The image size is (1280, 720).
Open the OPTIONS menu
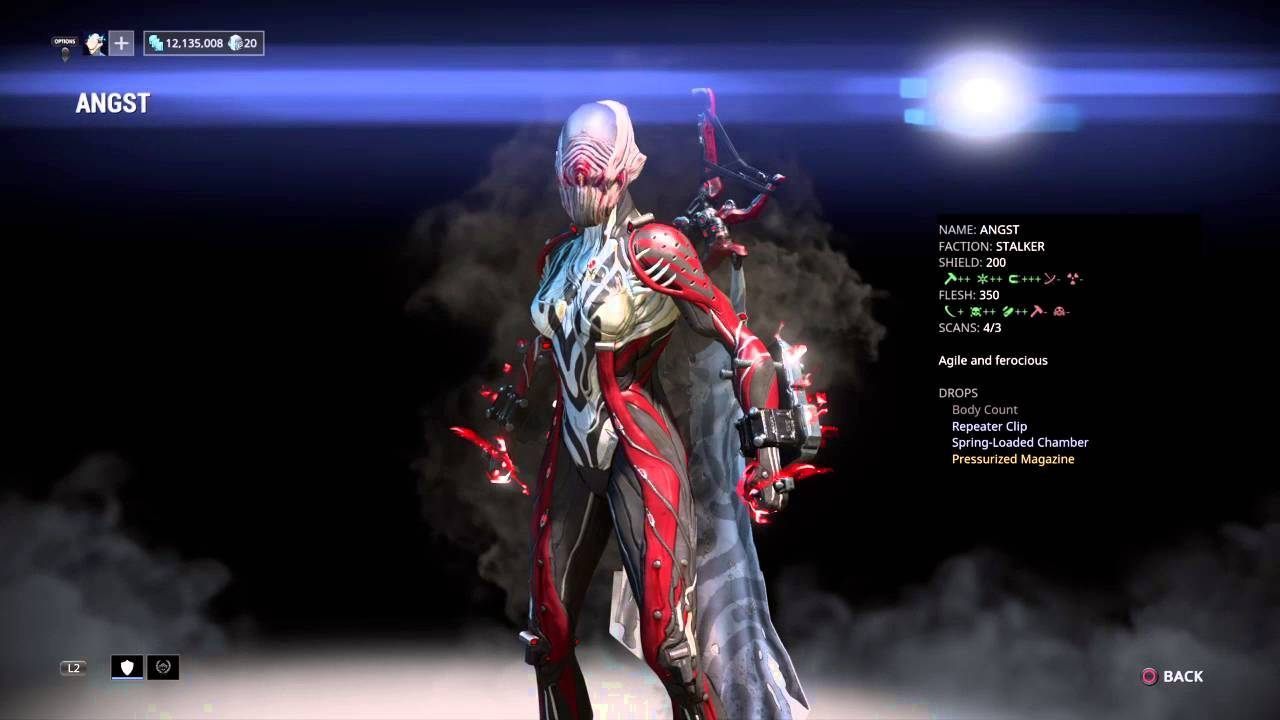point(64,40)
